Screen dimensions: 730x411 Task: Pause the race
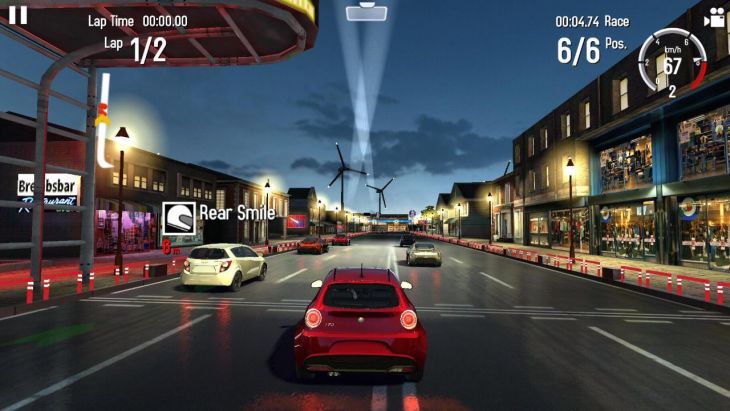18,15
